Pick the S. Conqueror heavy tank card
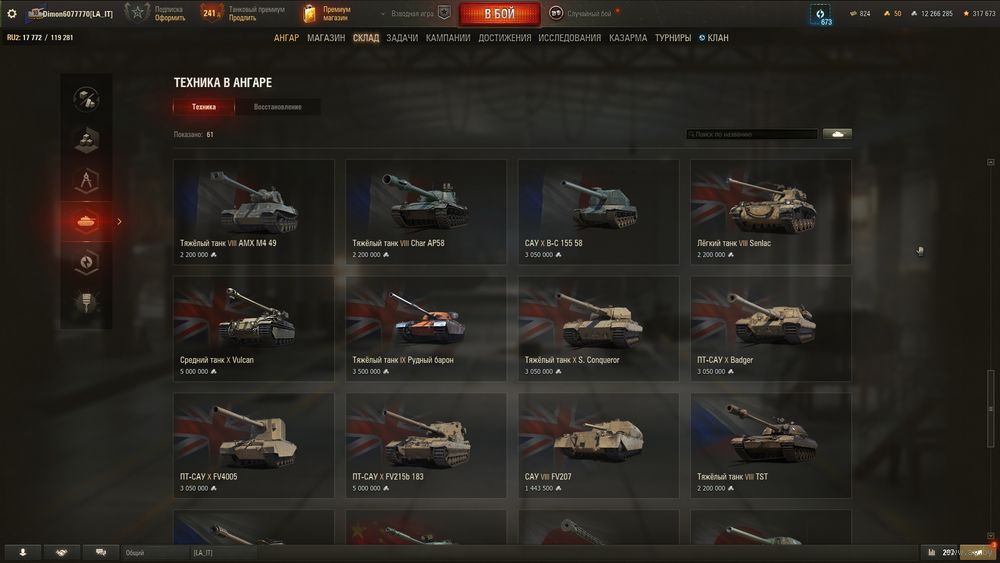The width and height of the screenshot is (1000, 563). tap(598, 328)
